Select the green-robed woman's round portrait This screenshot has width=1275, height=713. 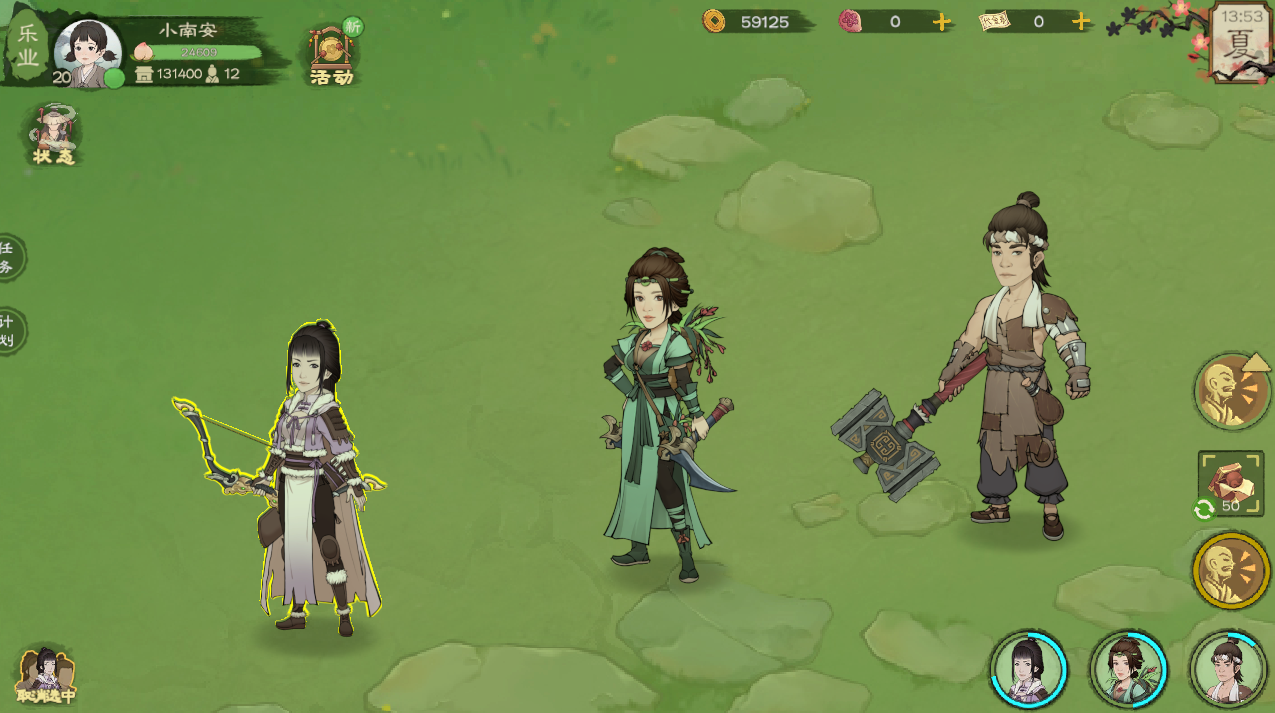pyautogui.click(x=1128, y=669)
